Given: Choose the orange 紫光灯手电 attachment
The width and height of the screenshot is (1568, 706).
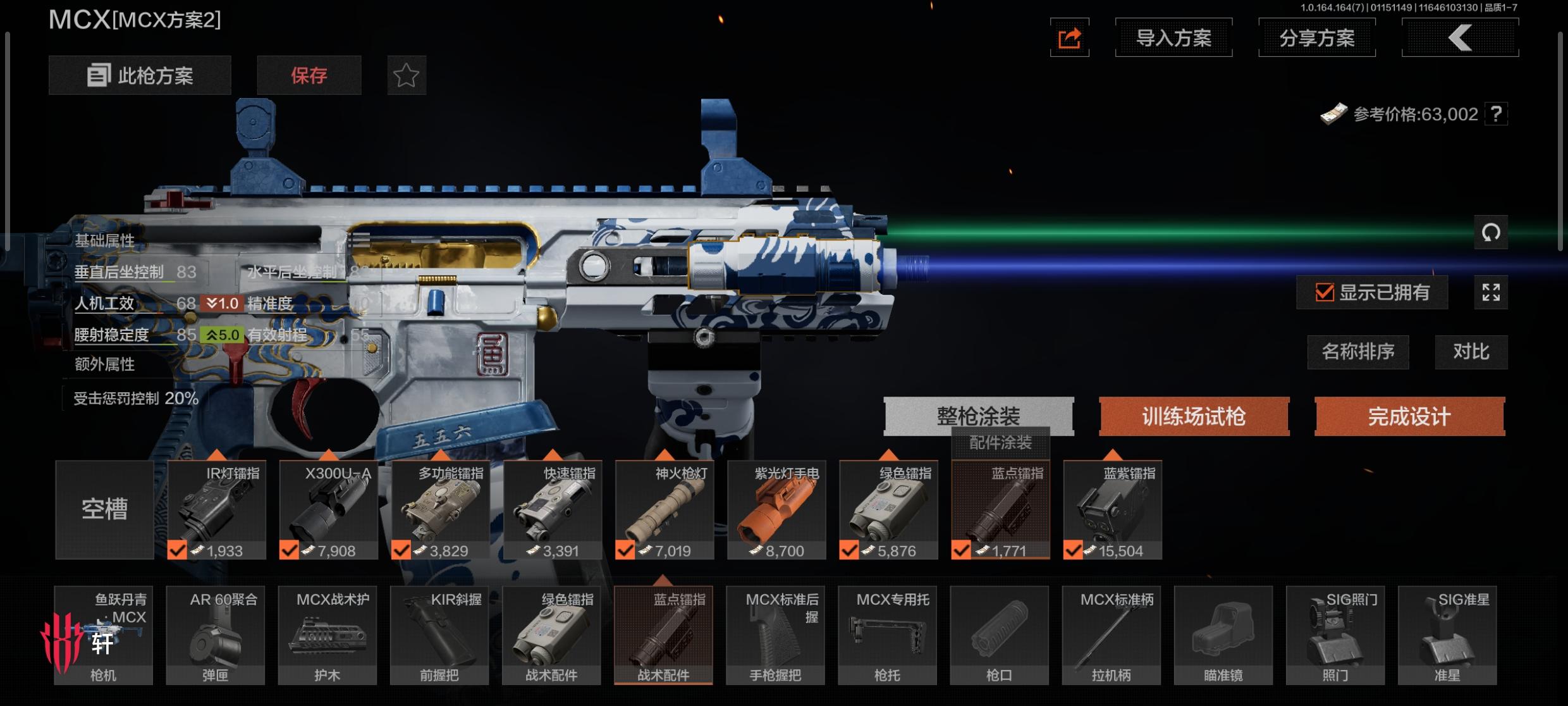Looking at the screenshot, I should 776,510.
